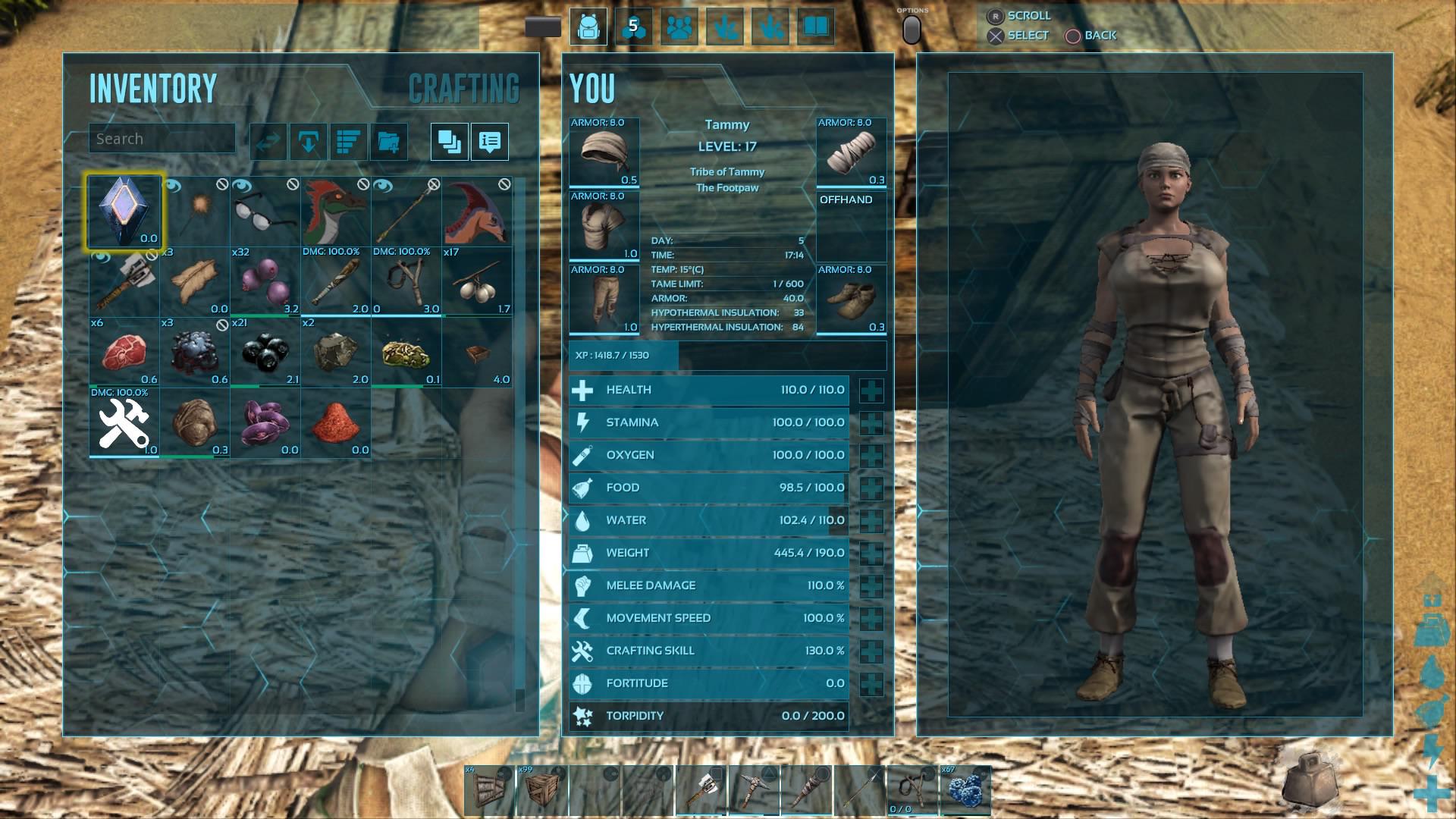Create a new folder with folder-plus icon
The height and width of the screenshot is (819, 1456).
(x=390, y=141)
